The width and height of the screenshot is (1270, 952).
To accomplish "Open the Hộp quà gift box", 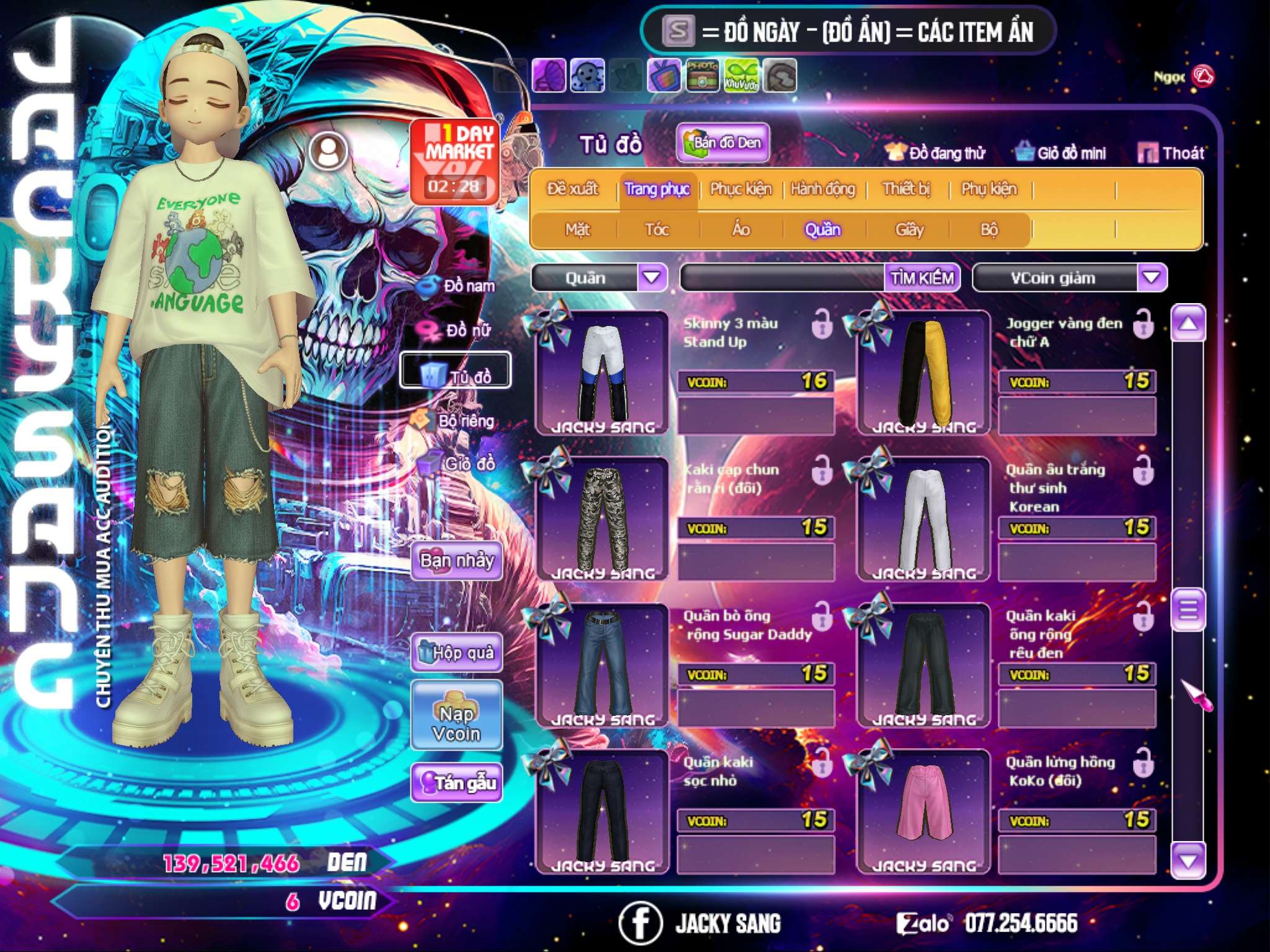I will (456, 653).
